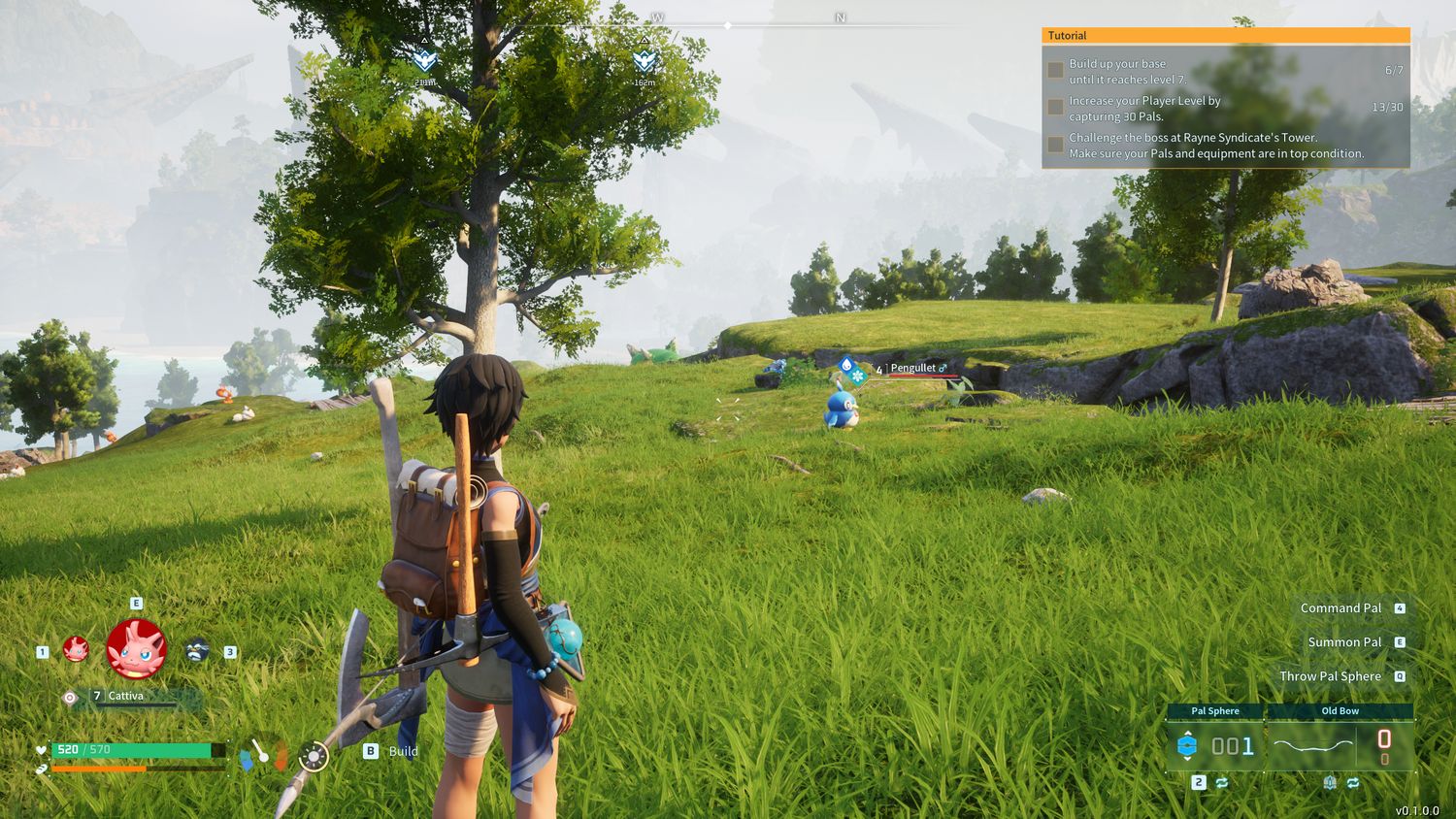Click the swap arrows under the Old Bow slot

point(1352,782)
